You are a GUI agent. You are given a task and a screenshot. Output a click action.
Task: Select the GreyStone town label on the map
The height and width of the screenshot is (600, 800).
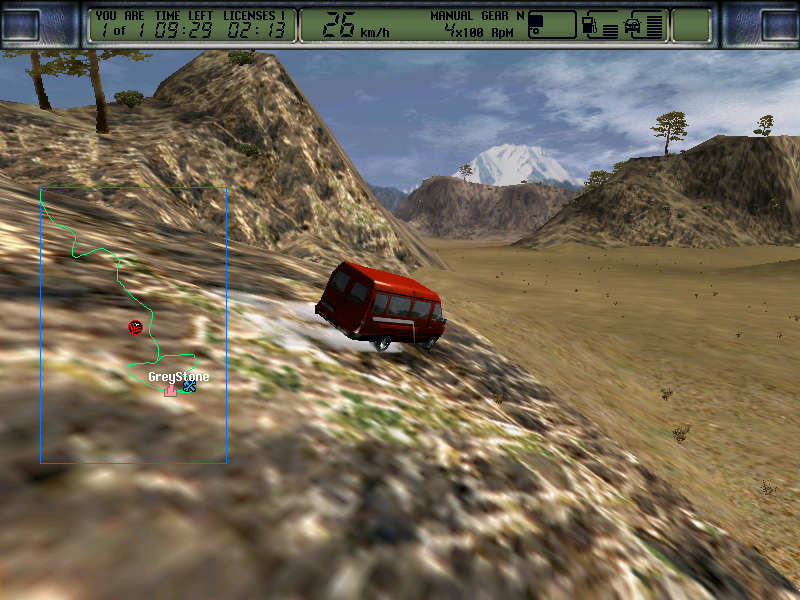(x=178, y=376)
